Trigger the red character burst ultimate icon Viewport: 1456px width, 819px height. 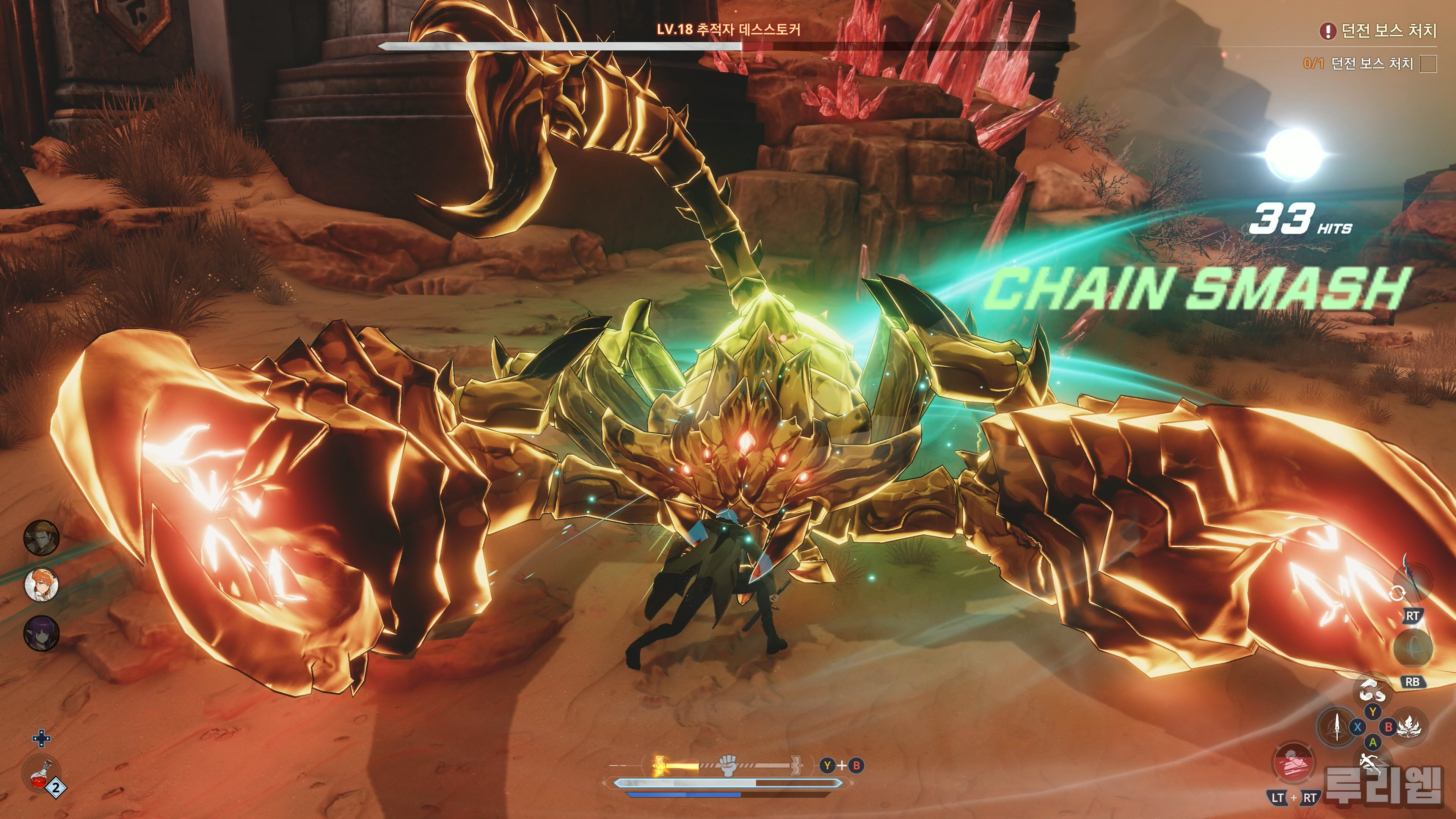click(1293, 763)
